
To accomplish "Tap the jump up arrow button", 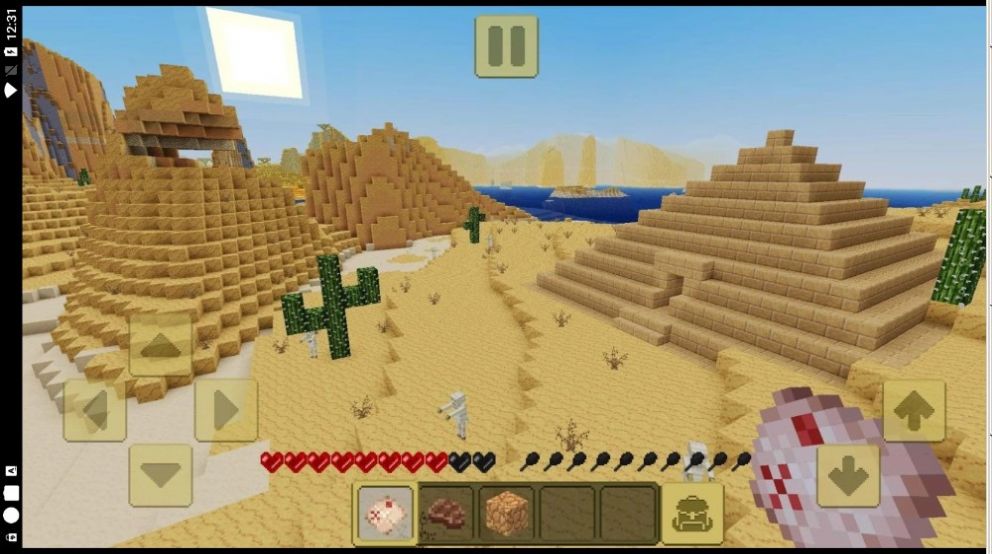I will click(x=913, y=410).
